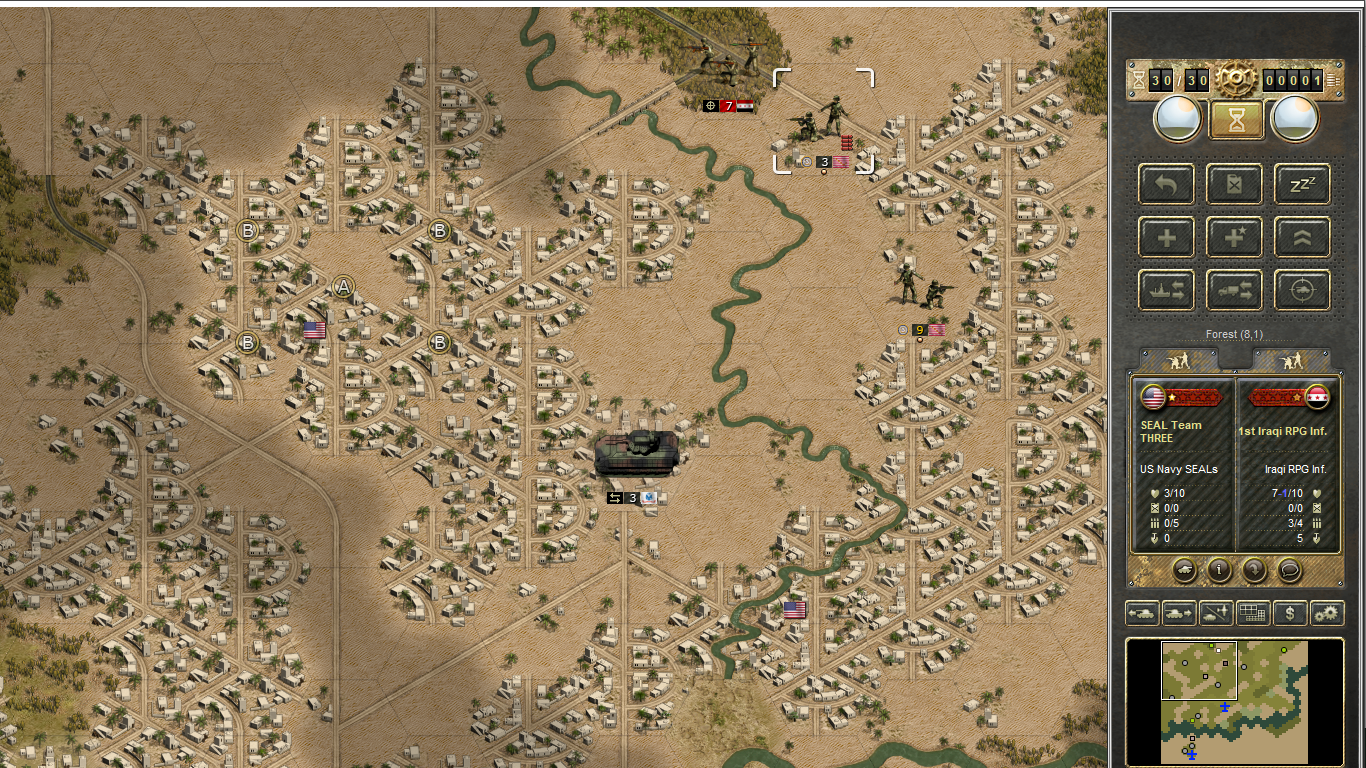Click the ship embark button
The image size is (1366, 768).
1166,290
